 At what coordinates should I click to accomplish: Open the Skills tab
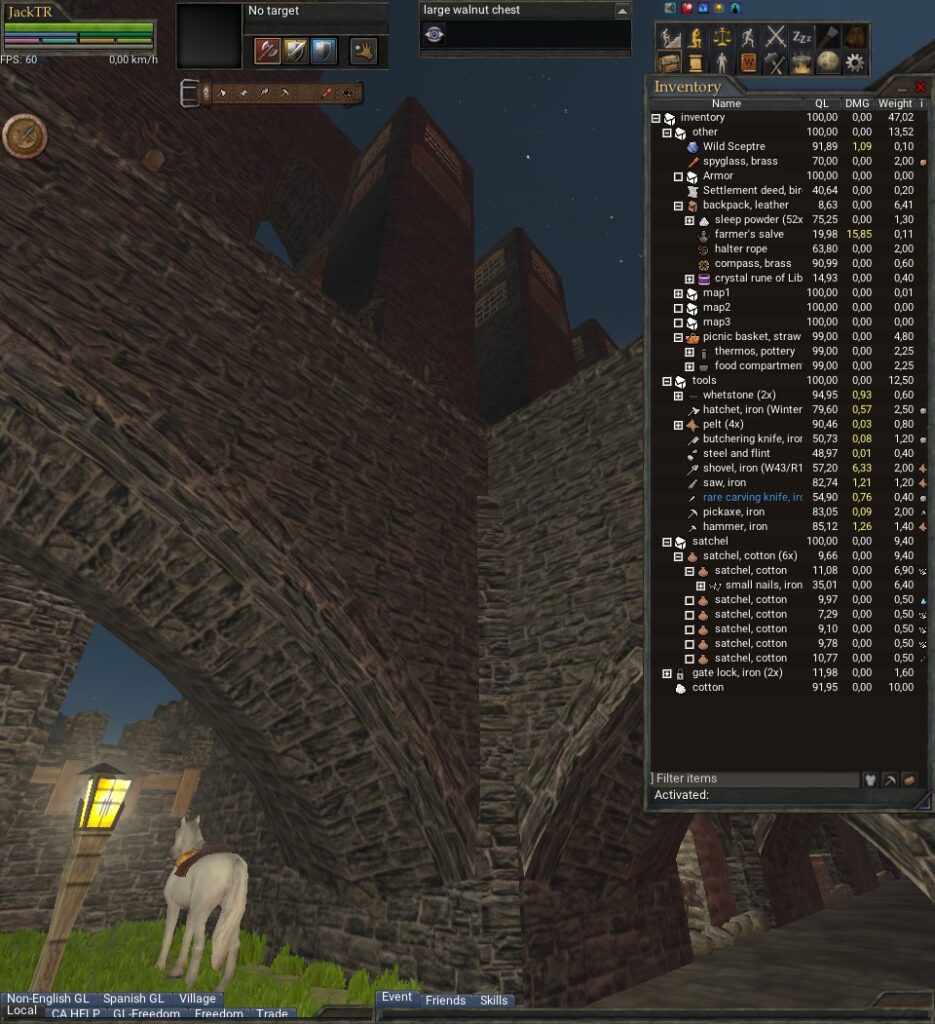coord(494,1000)
